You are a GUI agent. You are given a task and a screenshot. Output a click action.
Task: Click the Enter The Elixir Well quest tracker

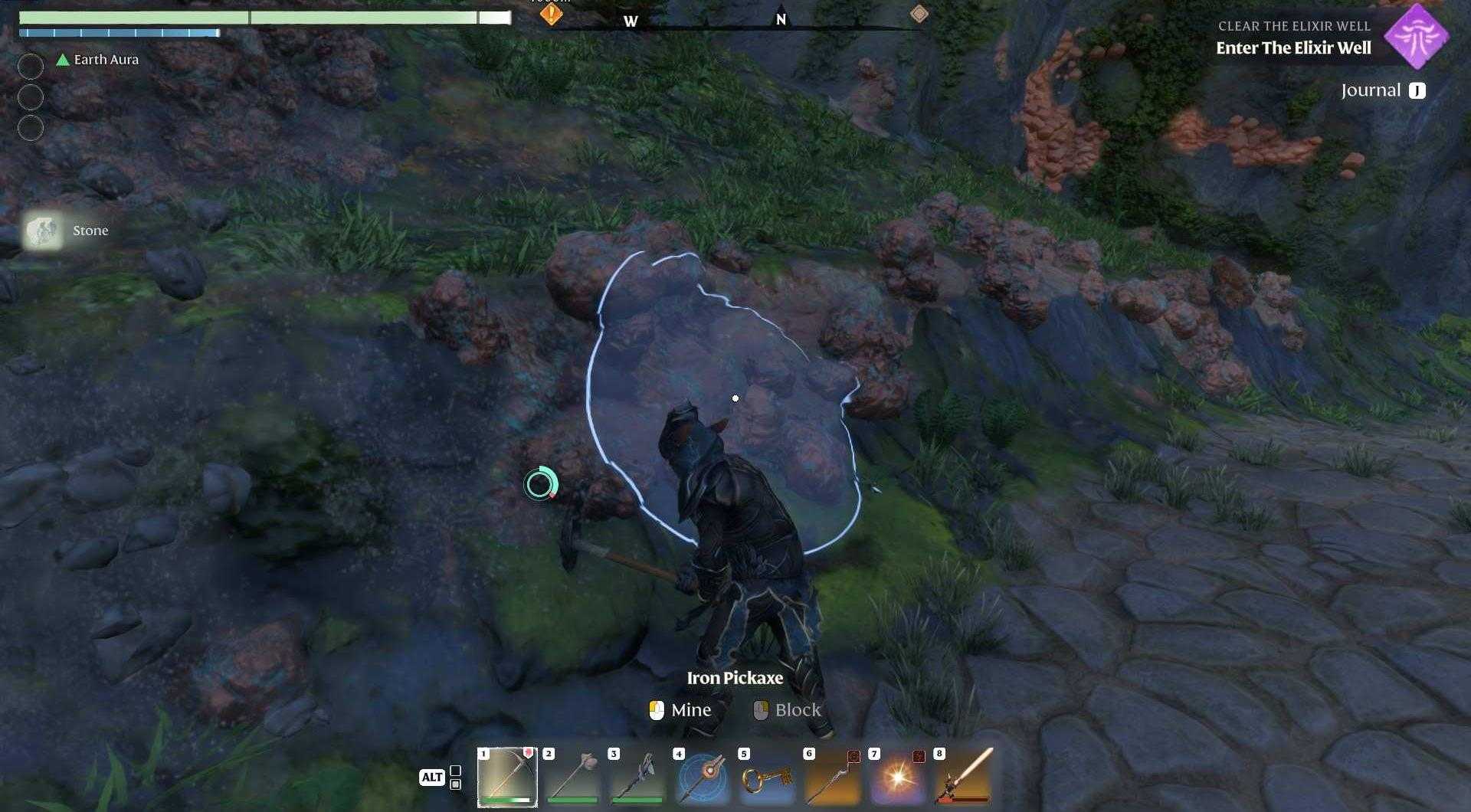[1293, 47]
